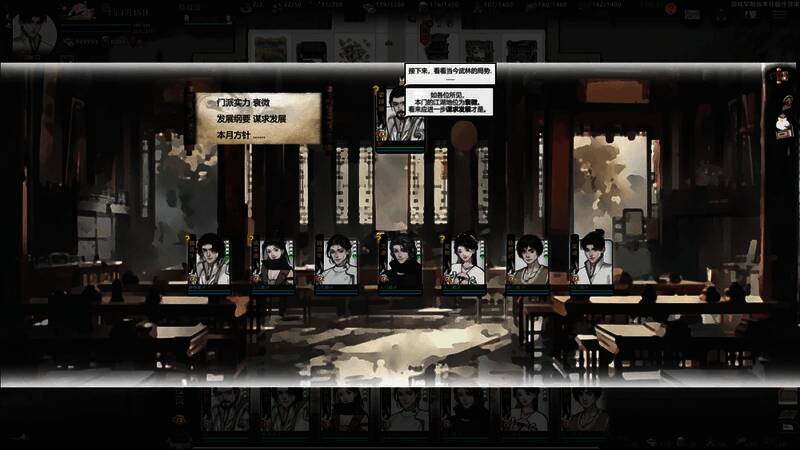
Task: Select the short-haired disciple in the tan robe
Action: click(x=527, y=262)
